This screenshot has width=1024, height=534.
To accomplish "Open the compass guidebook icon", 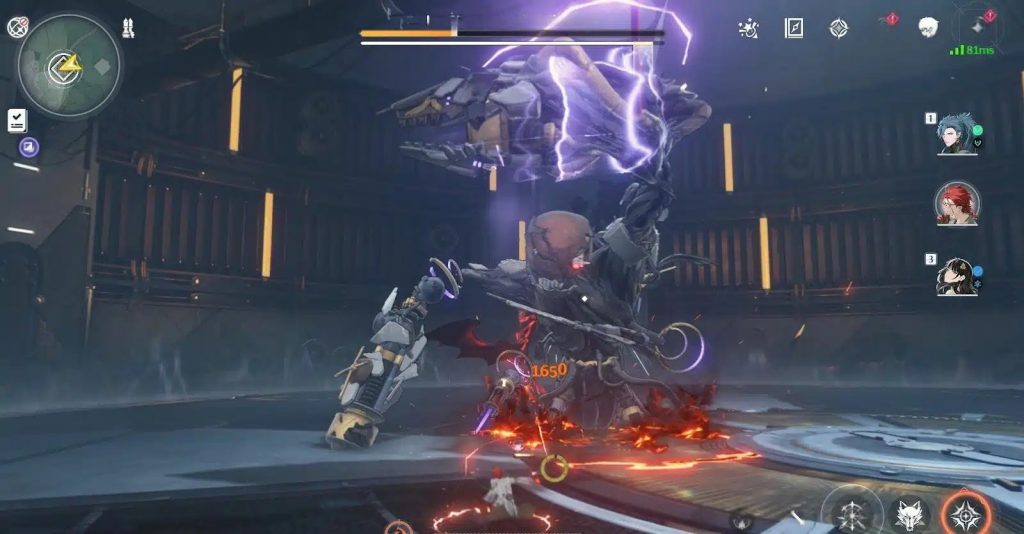I will 794,28.
